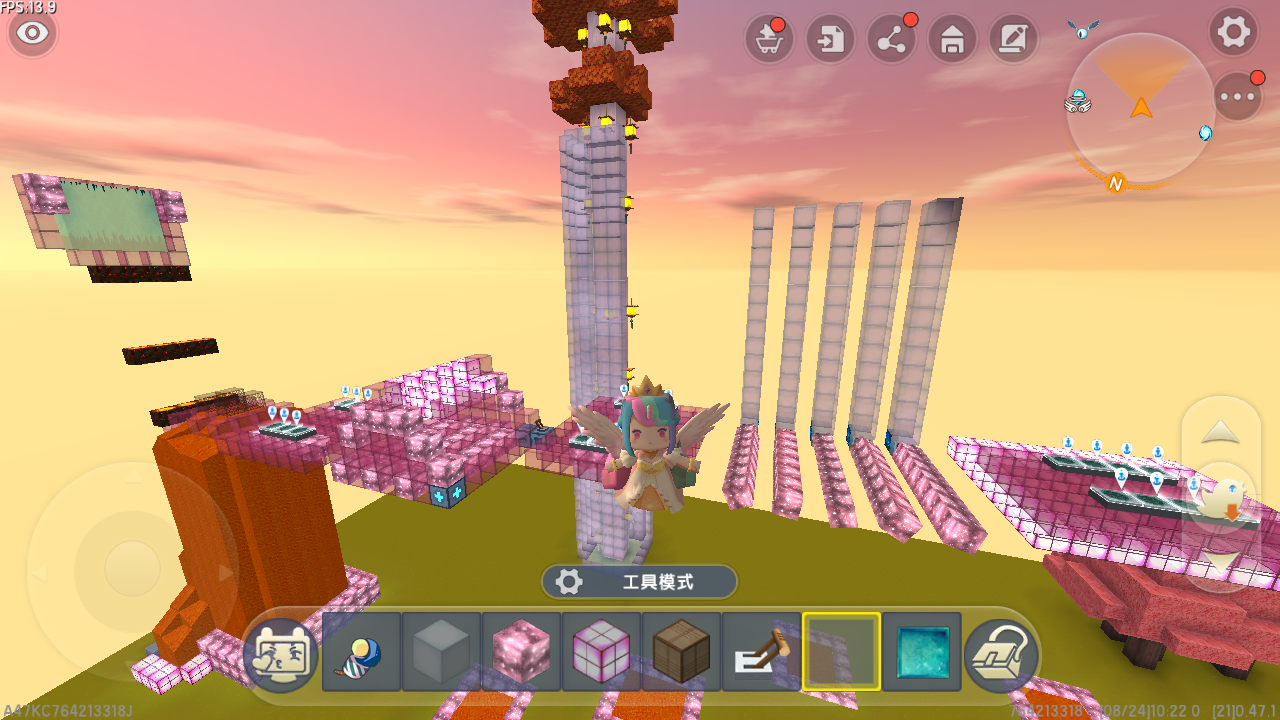The width and height of the screenshot is (1280, 720).
Task: Tap the house home button
Action: pyautogui.click(x=953, y=39)
